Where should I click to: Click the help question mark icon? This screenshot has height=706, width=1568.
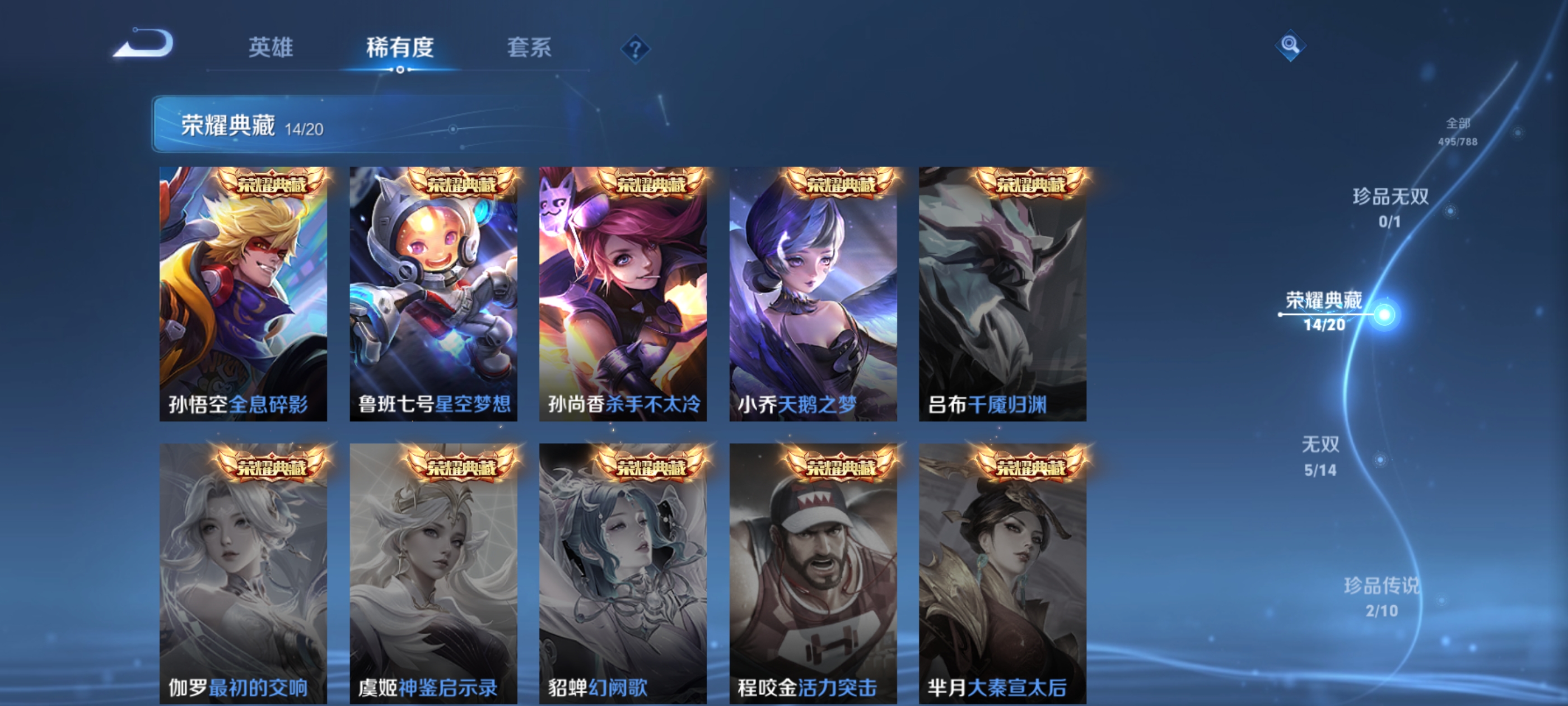(636, 48)
